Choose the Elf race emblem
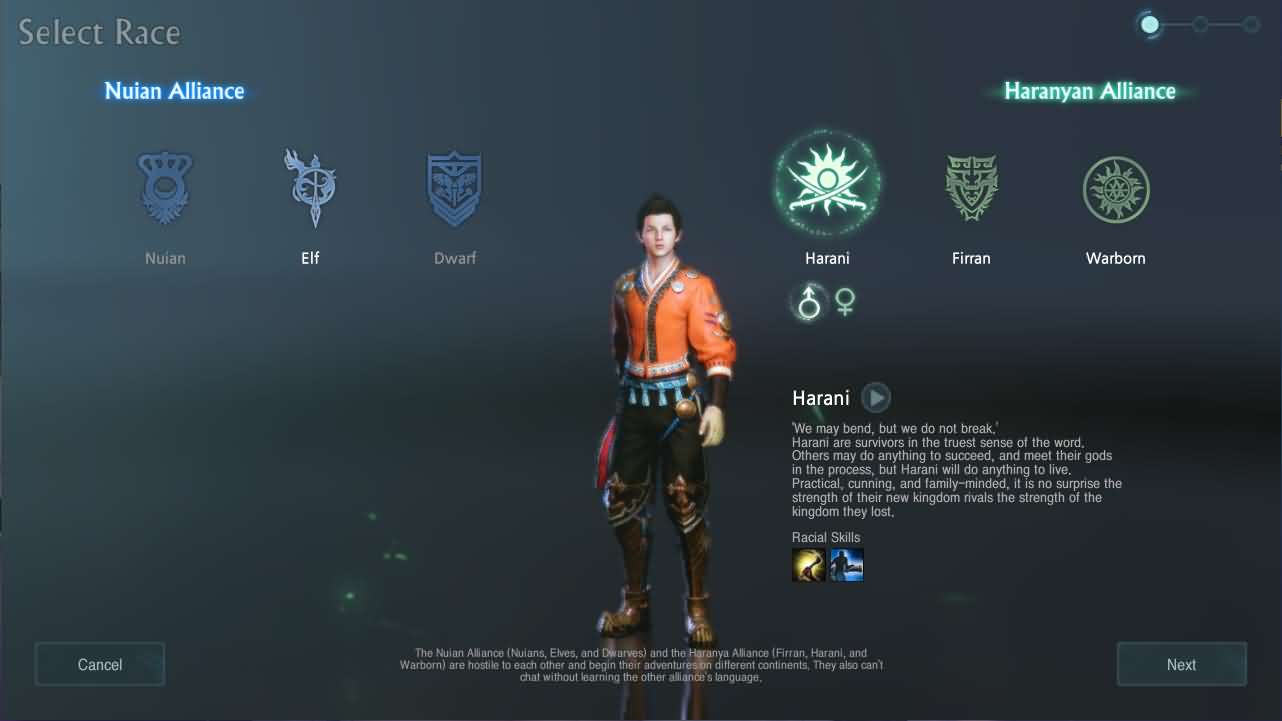This screenshot has height=721, width=1282. tap(310, 189)
